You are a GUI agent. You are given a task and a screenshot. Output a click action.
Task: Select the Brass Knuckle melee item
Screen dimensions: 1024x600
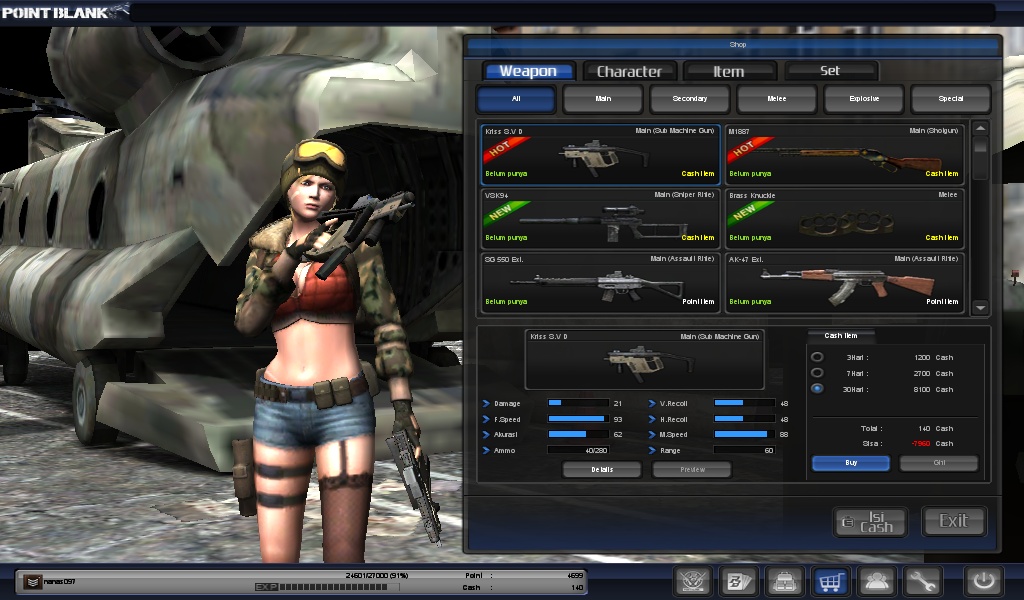tap(844, 218)
